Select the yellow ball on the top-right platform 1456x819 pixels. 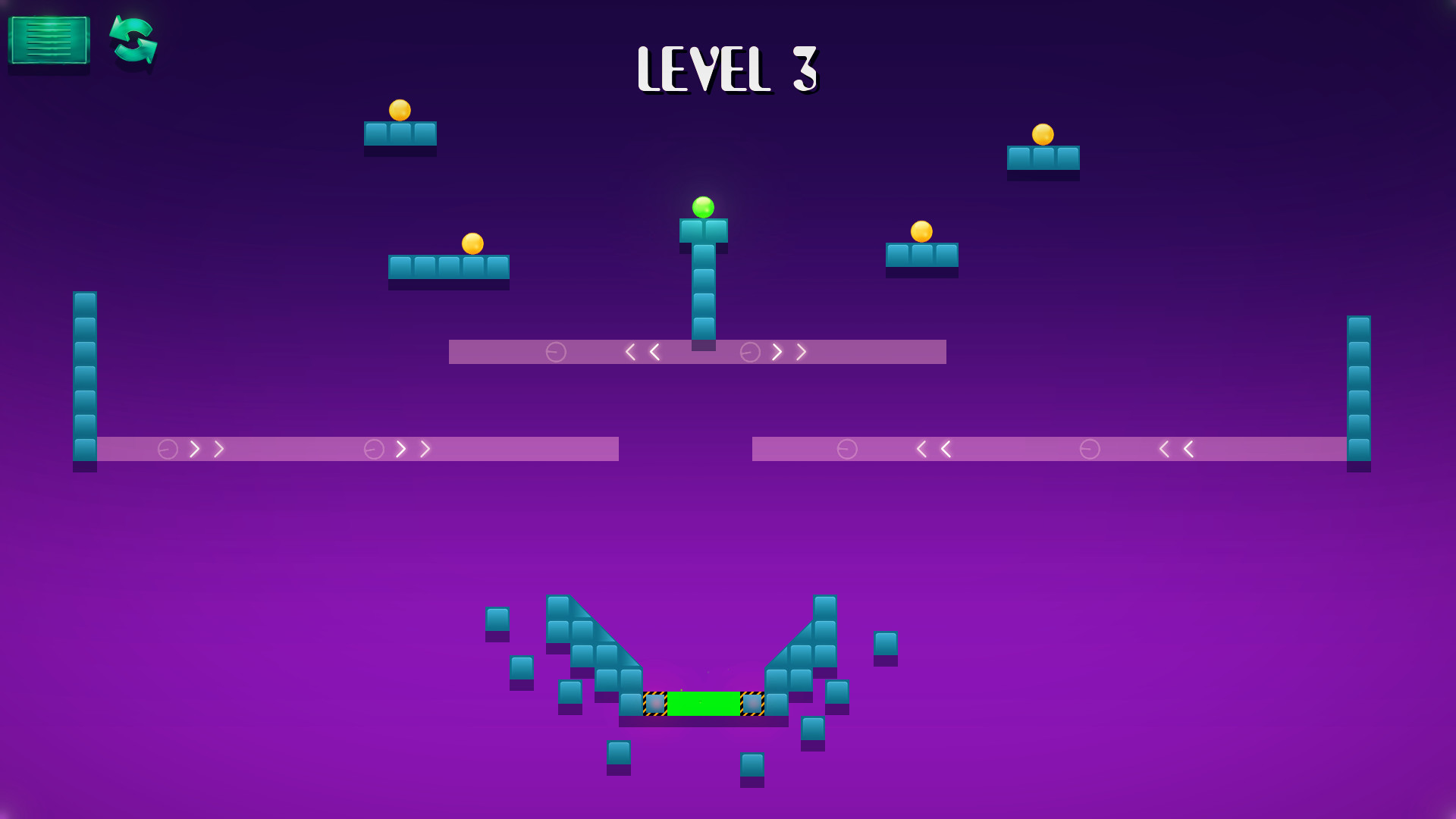coord(1043,135)
